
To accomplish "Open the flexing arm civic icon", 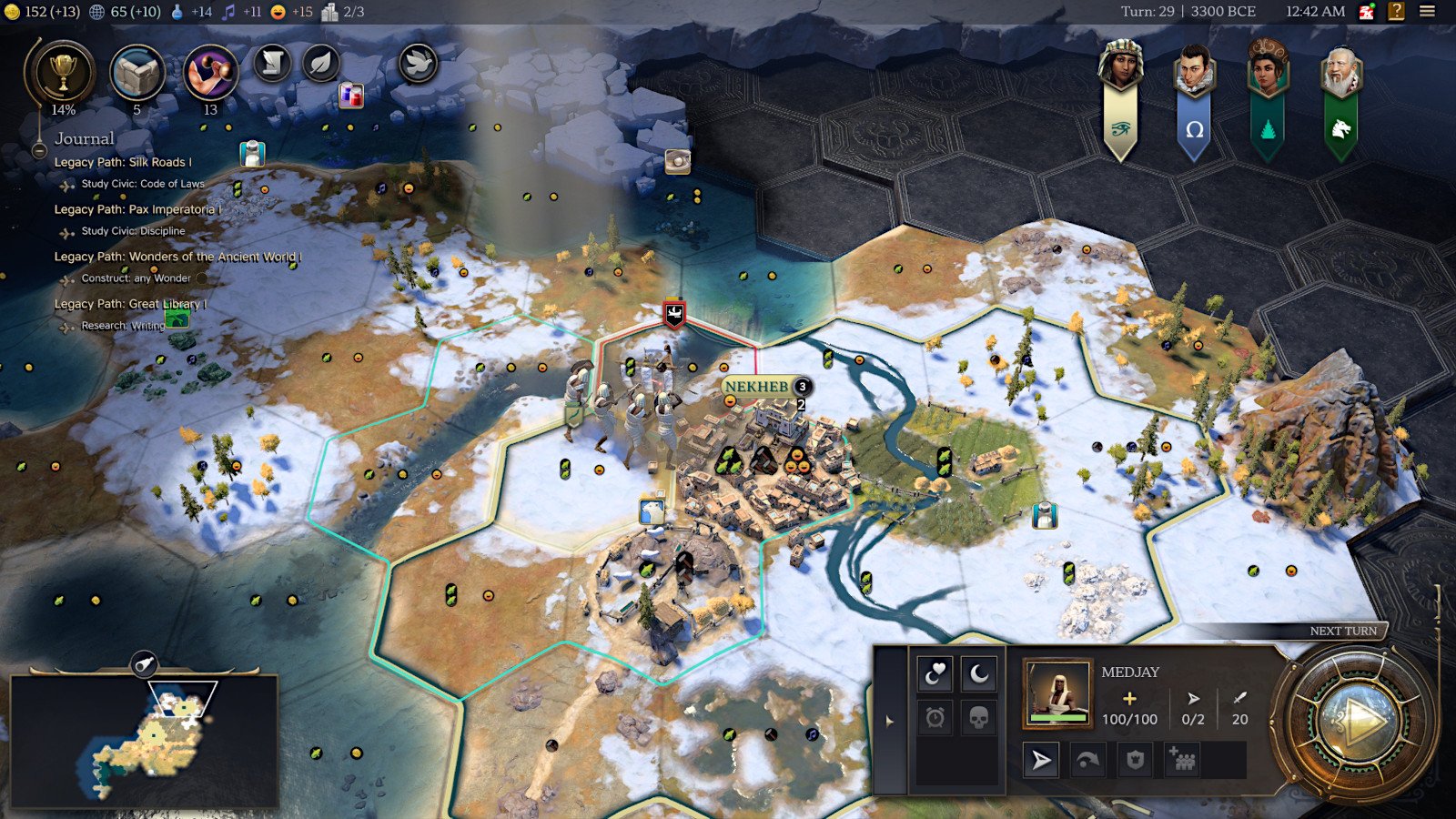I will point(210,73).
